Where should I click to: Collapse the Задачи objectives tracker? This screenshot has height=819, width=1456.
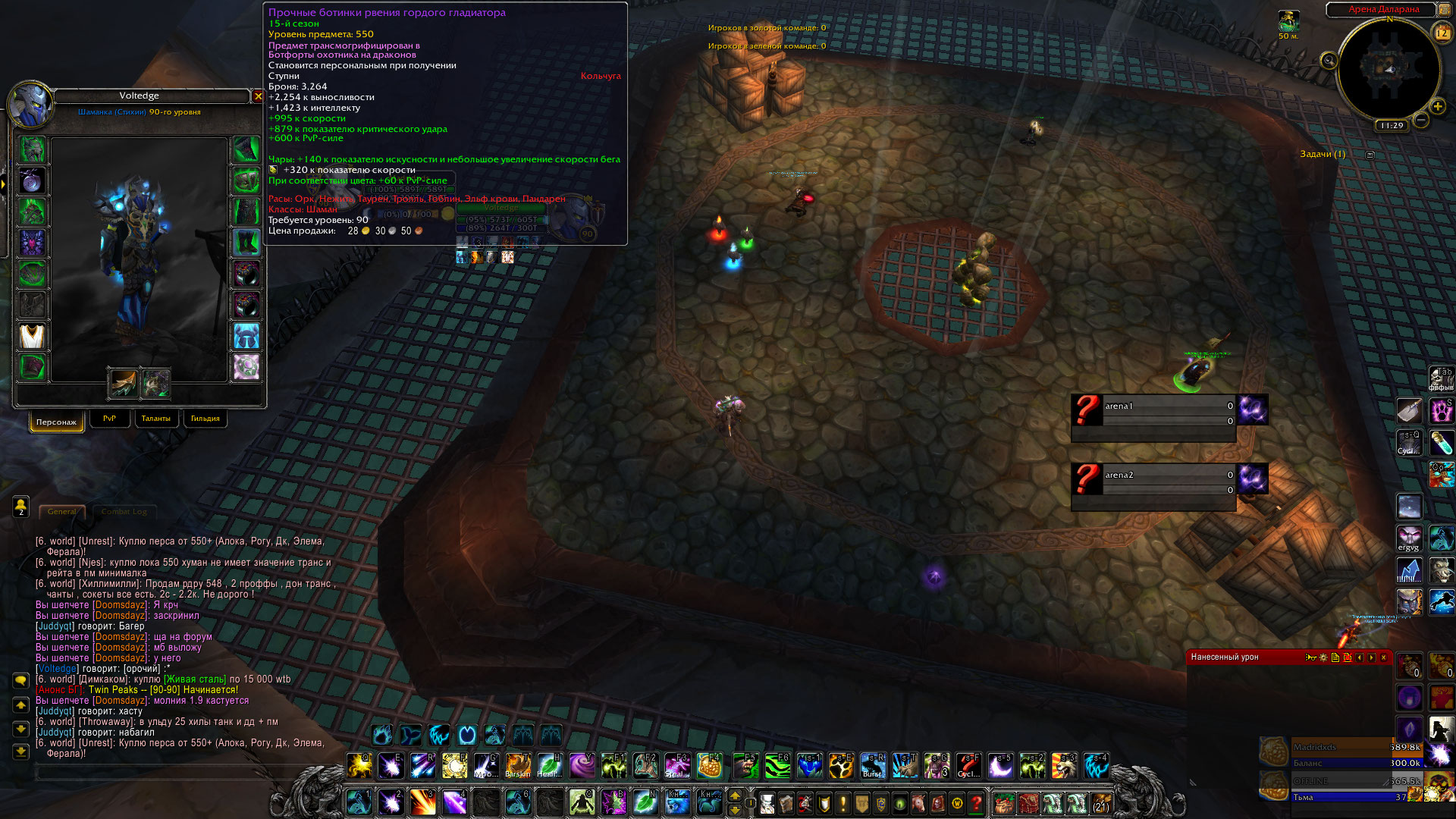pos(1370,155)
